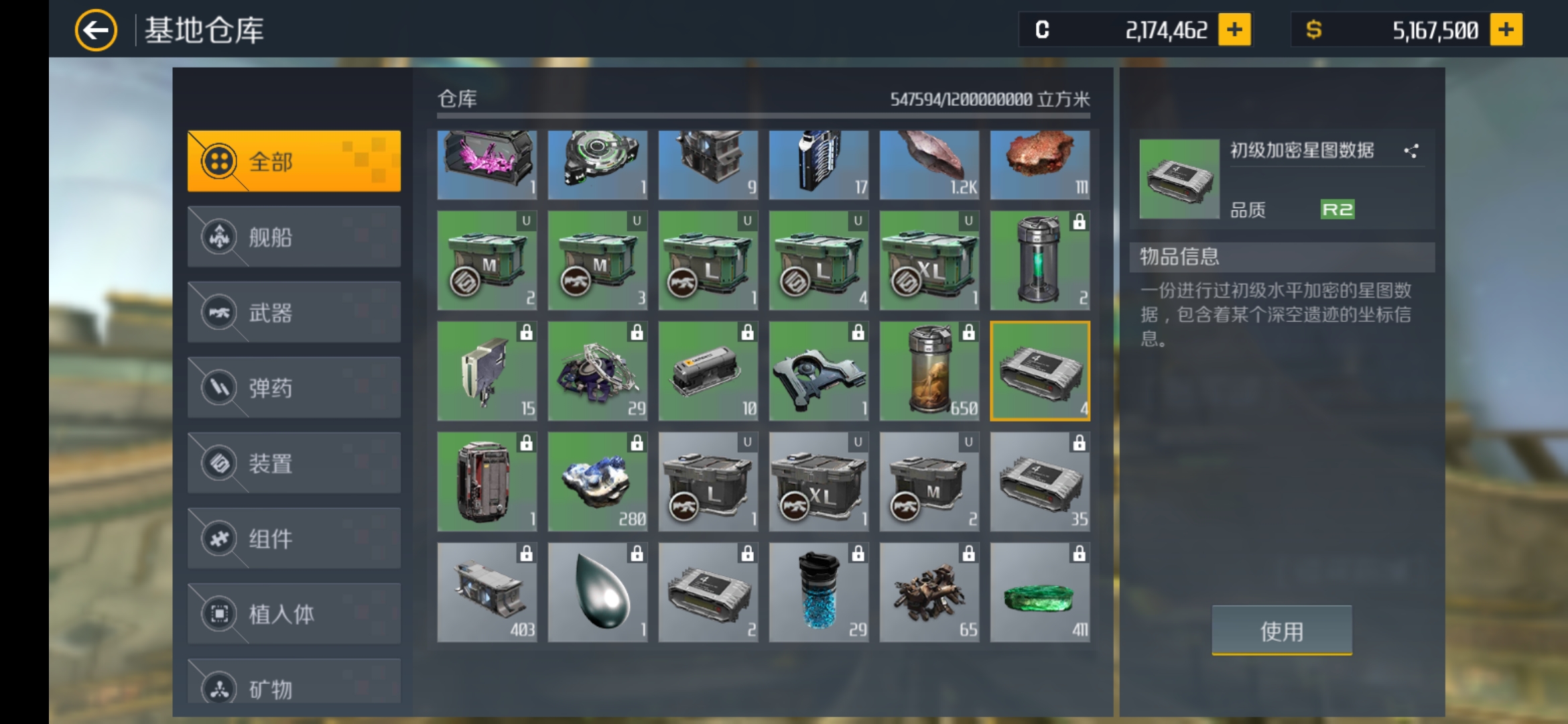Choose the blue ore stack of 280
Viewport: 1568px width, 724px height.
[598, 482]
